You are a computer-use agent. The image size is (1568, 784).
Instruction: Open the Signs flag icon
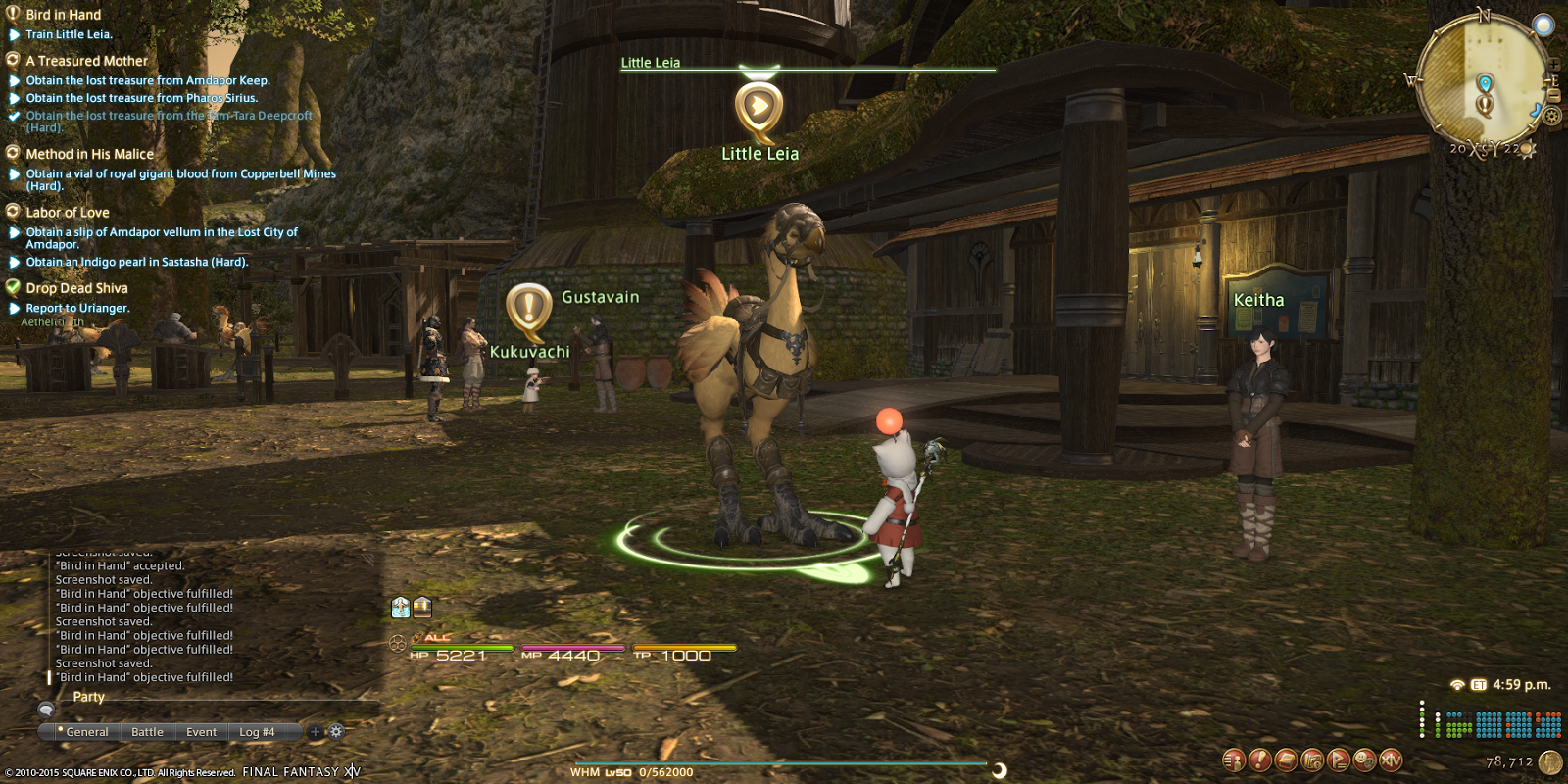point(1338,759)
